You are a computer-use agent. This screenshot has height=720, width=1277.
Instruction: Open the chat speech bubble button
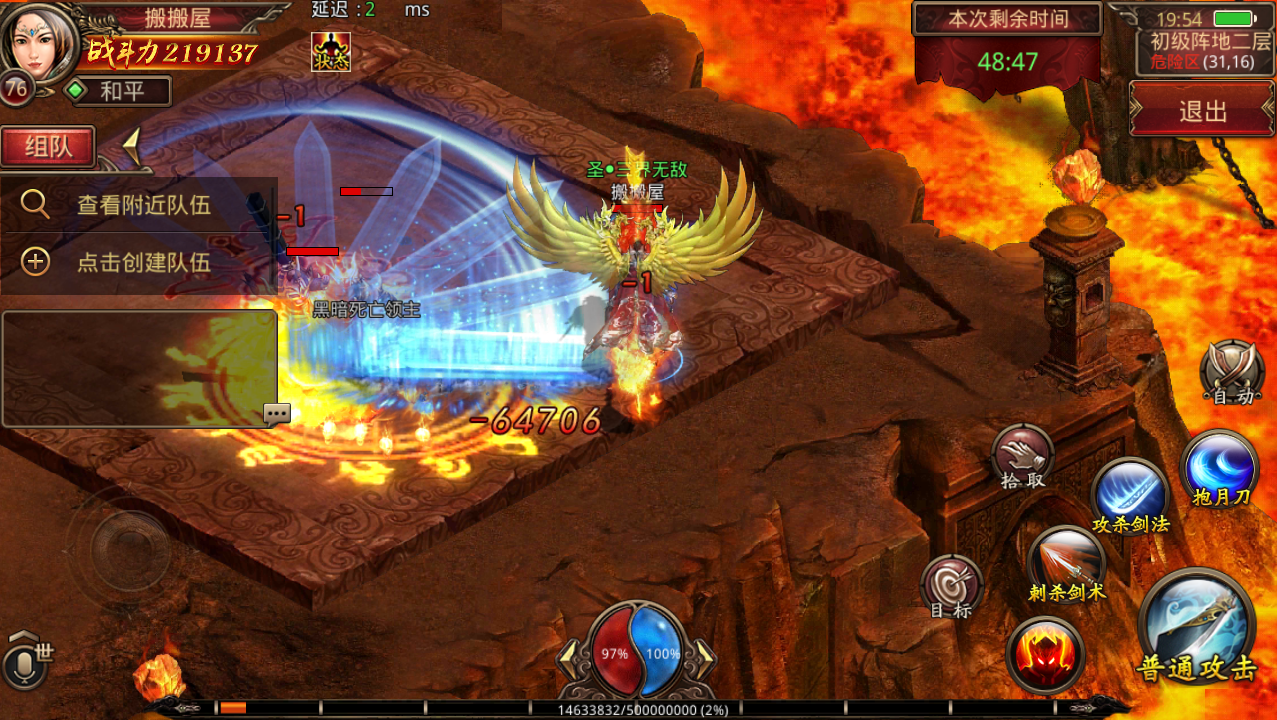[277, 414]
